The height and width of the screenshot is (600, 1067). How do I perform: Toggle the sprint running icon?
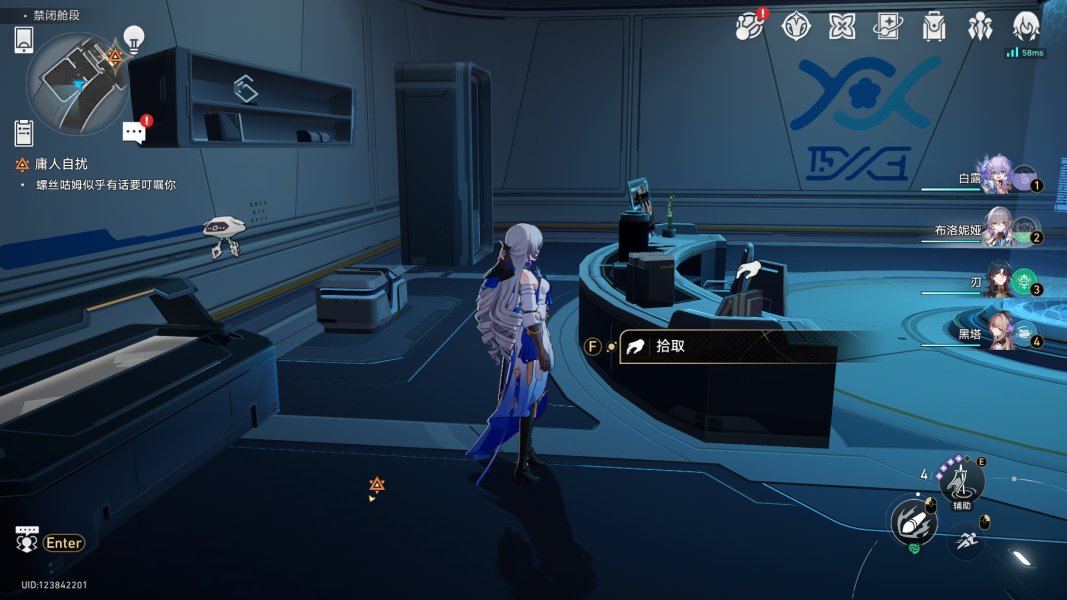click(x=965, y=541)
